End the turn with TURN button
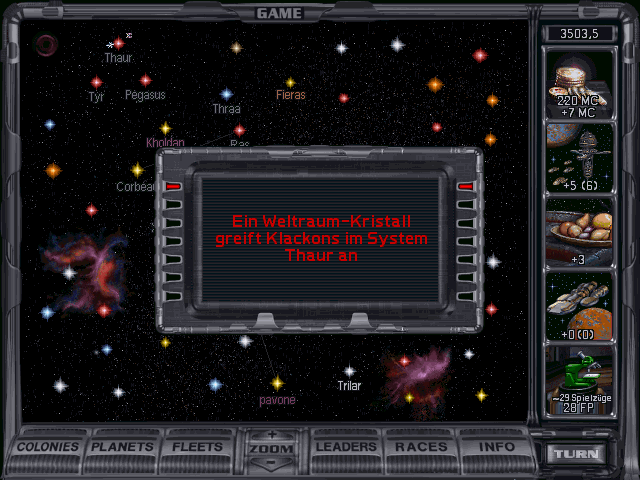The image size is (640, 480). pyautogui.click(x=578, y=454)
